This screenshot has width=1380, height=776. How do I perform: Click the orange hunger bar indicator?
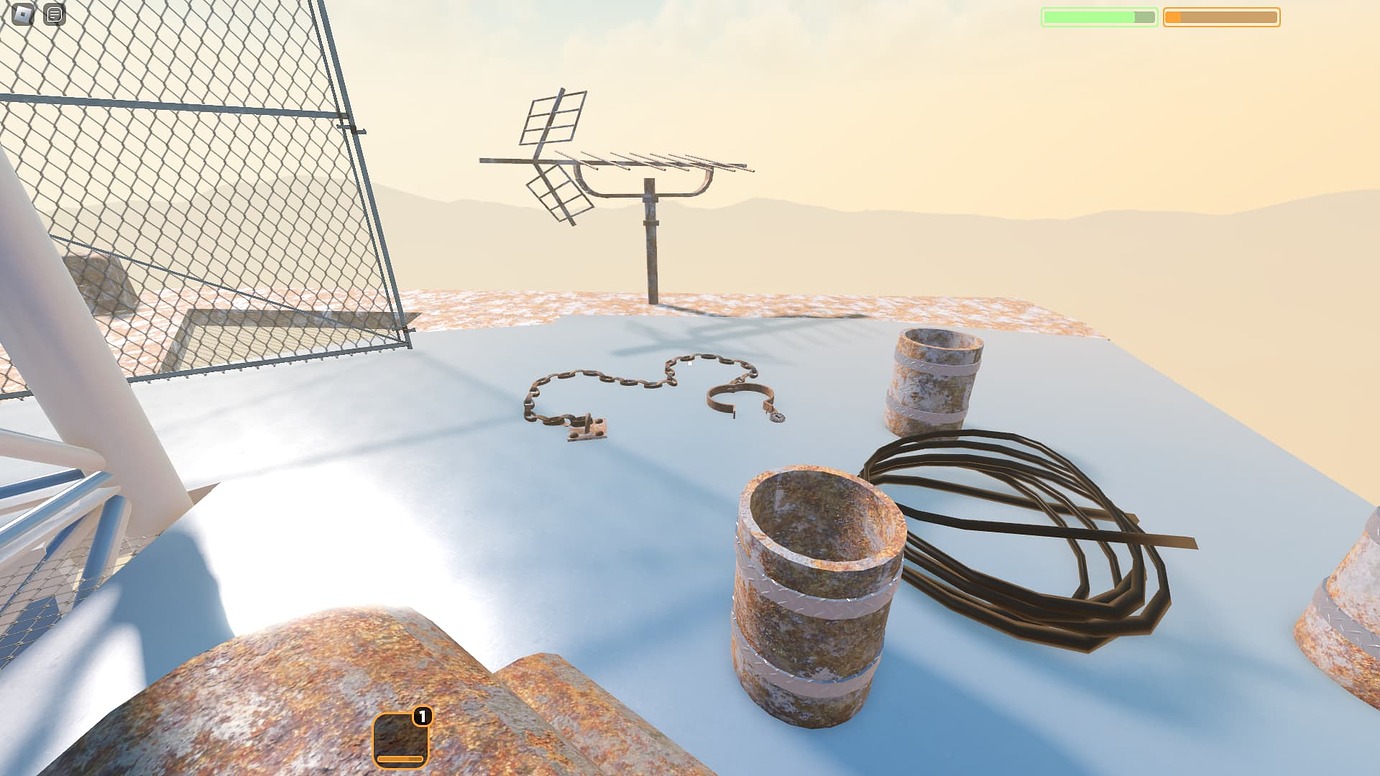1220,16
